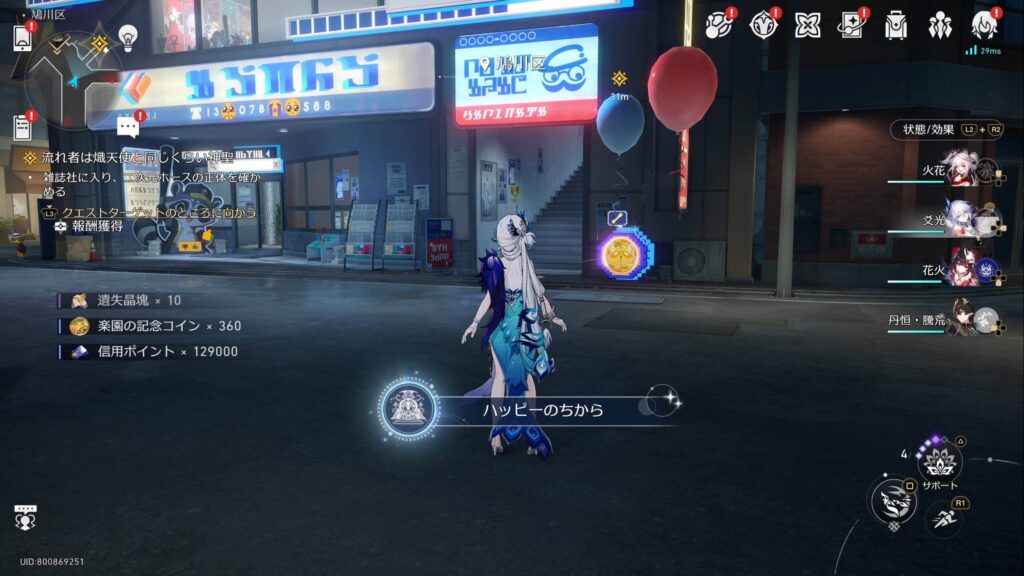1024x576 pixels.
Task: Open the character head icon in top bar
Action: pos(984,25)
